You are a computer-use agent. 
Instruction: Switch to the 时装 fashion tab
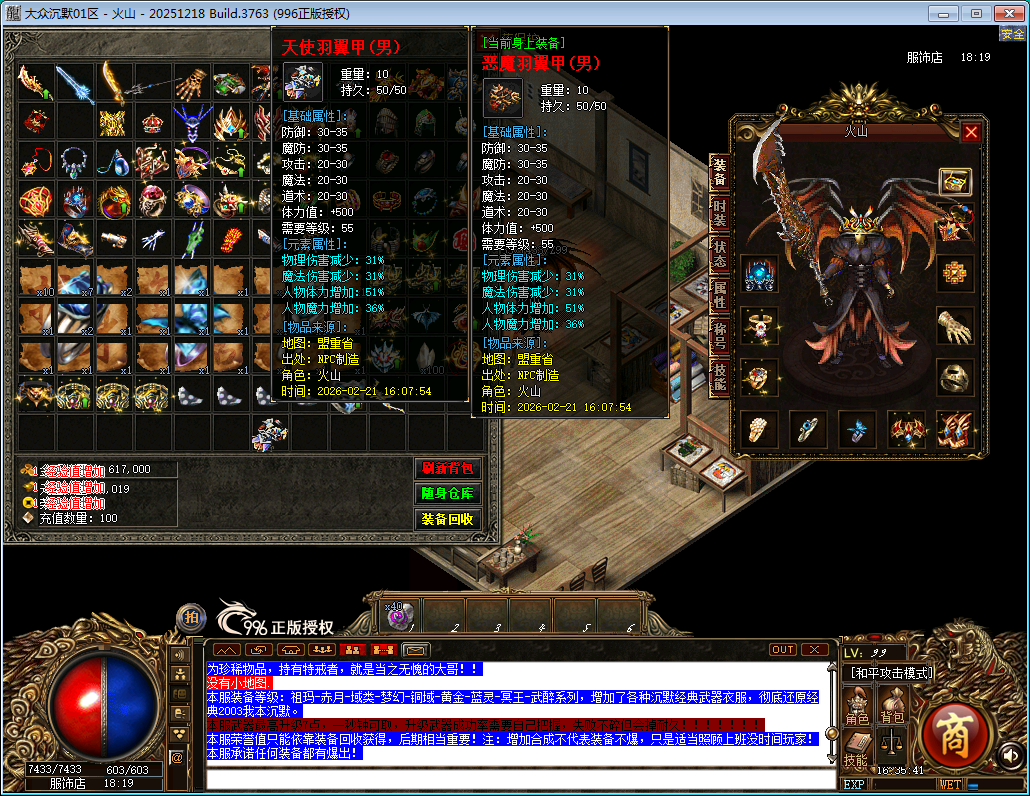click(x=719, y=213)
